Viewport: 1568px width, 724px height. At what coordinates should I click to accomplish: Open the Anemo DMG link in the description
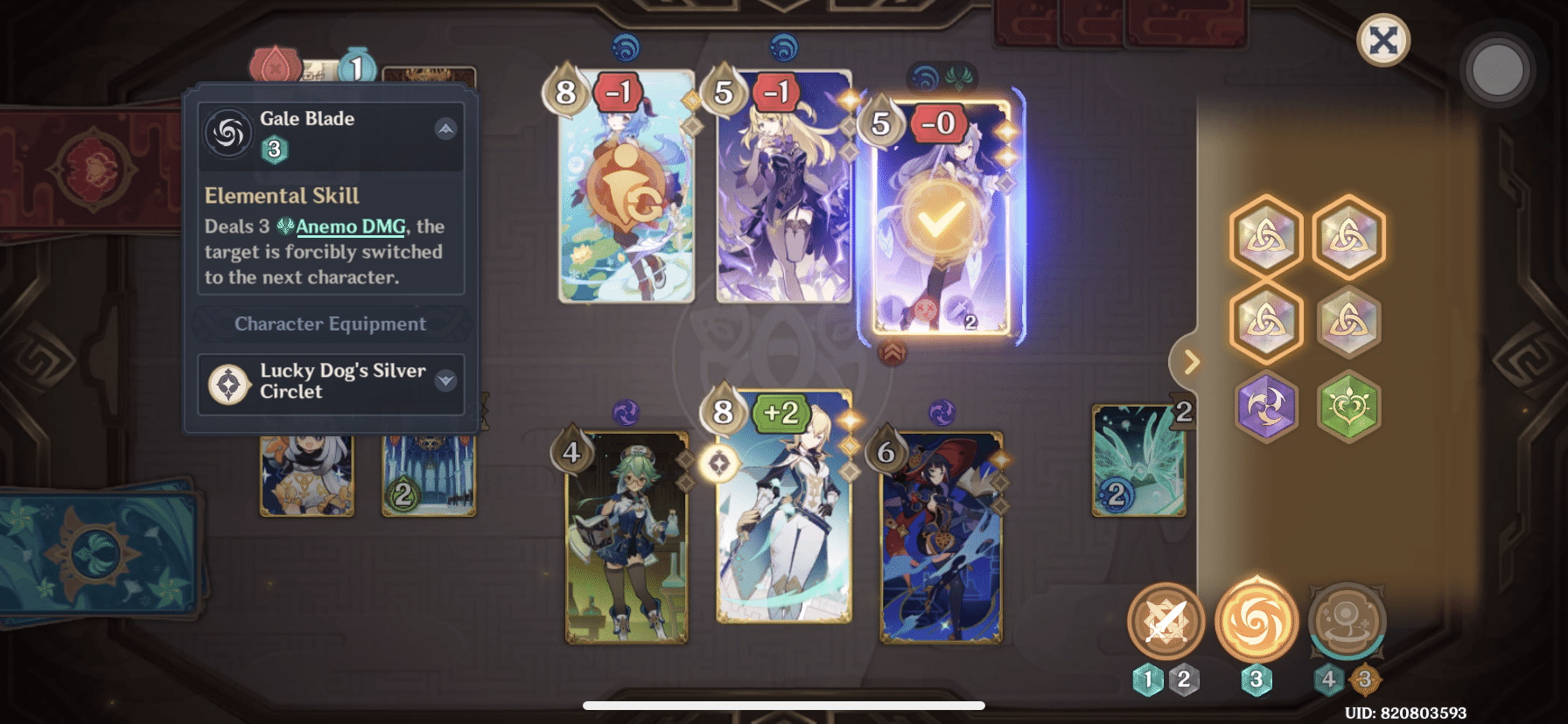pos(350,226)
